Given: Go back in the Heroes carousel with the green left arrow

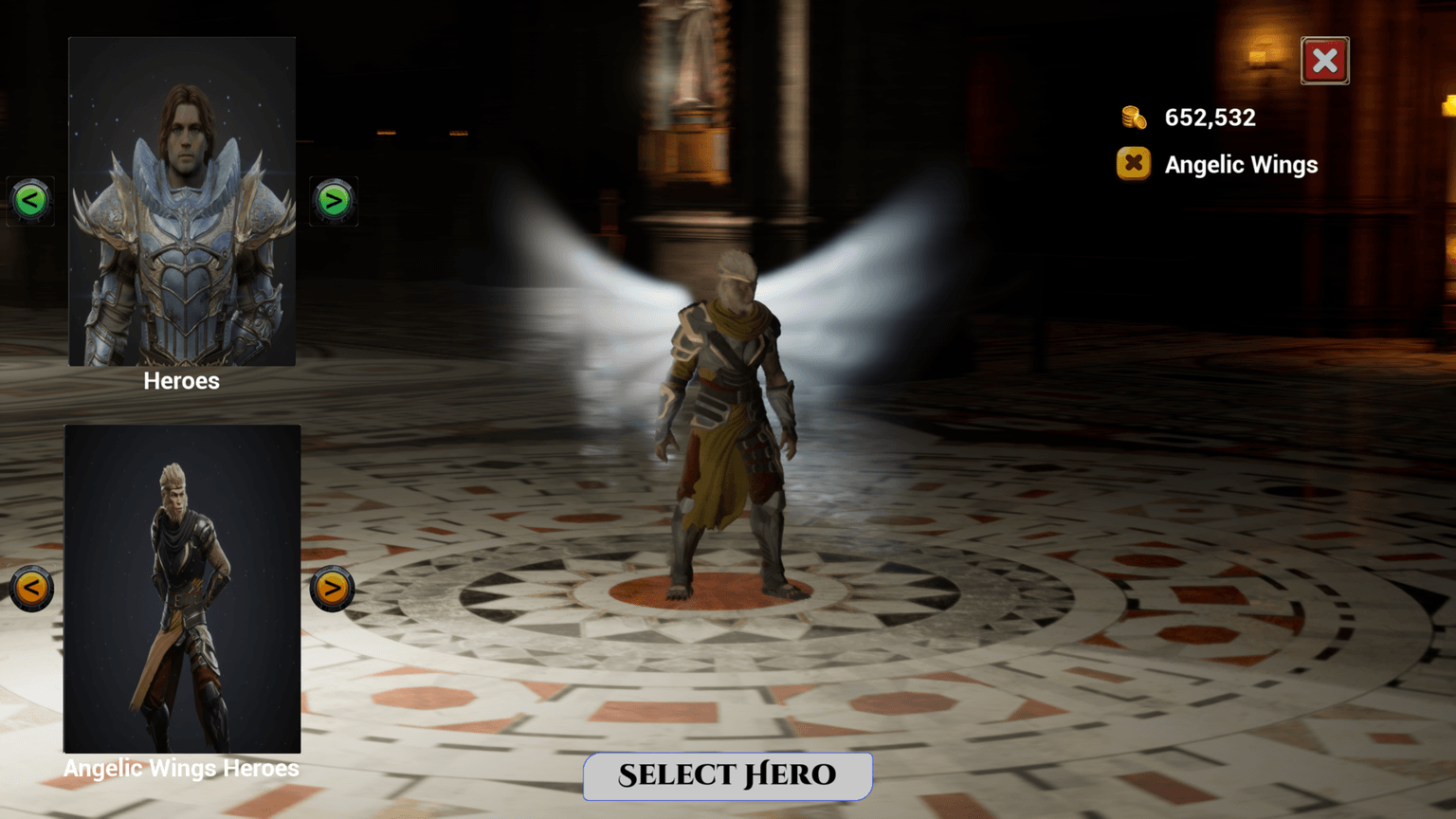Looking at the screenshot, I should 29,200.
